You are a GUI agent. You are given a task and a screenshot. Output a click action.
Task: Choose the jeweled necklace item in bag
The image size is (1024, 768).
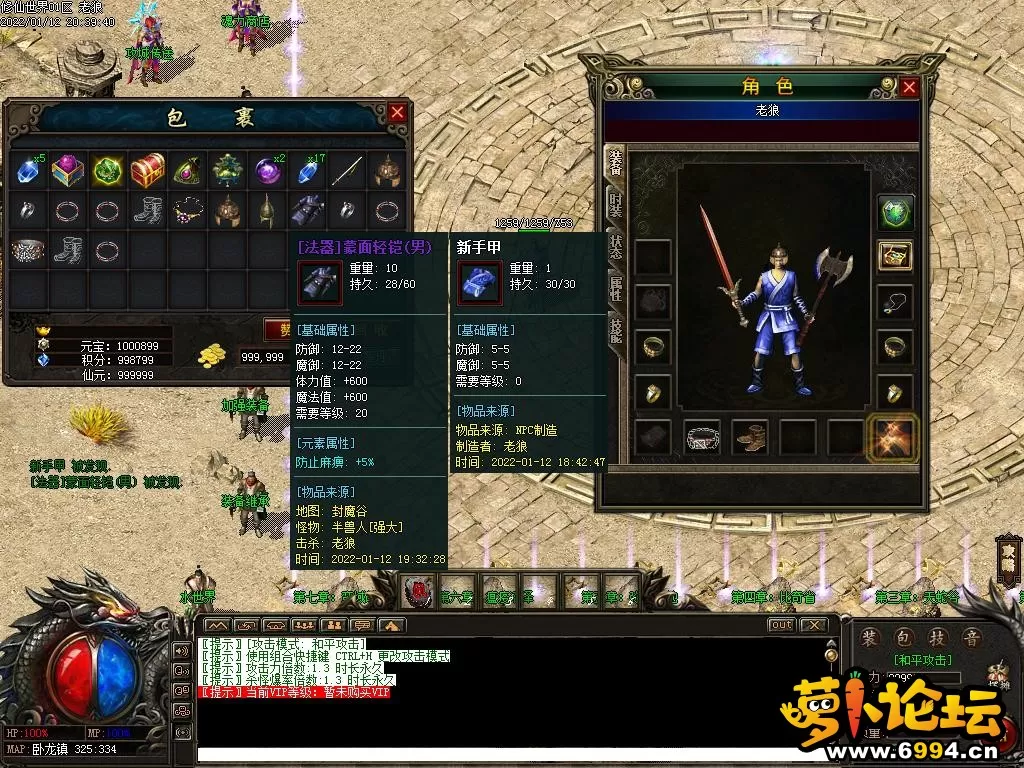pos(187,210)
